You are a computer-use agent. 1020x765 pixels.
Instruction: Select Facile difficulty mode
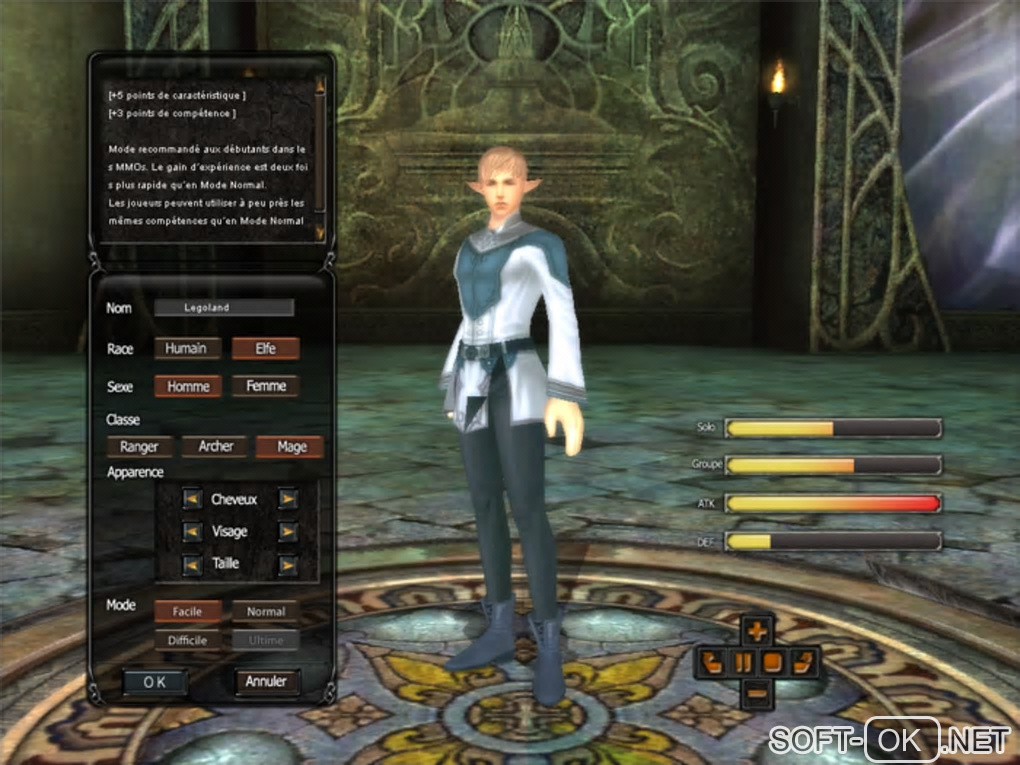pyautogui.click(x=187, y=611)
